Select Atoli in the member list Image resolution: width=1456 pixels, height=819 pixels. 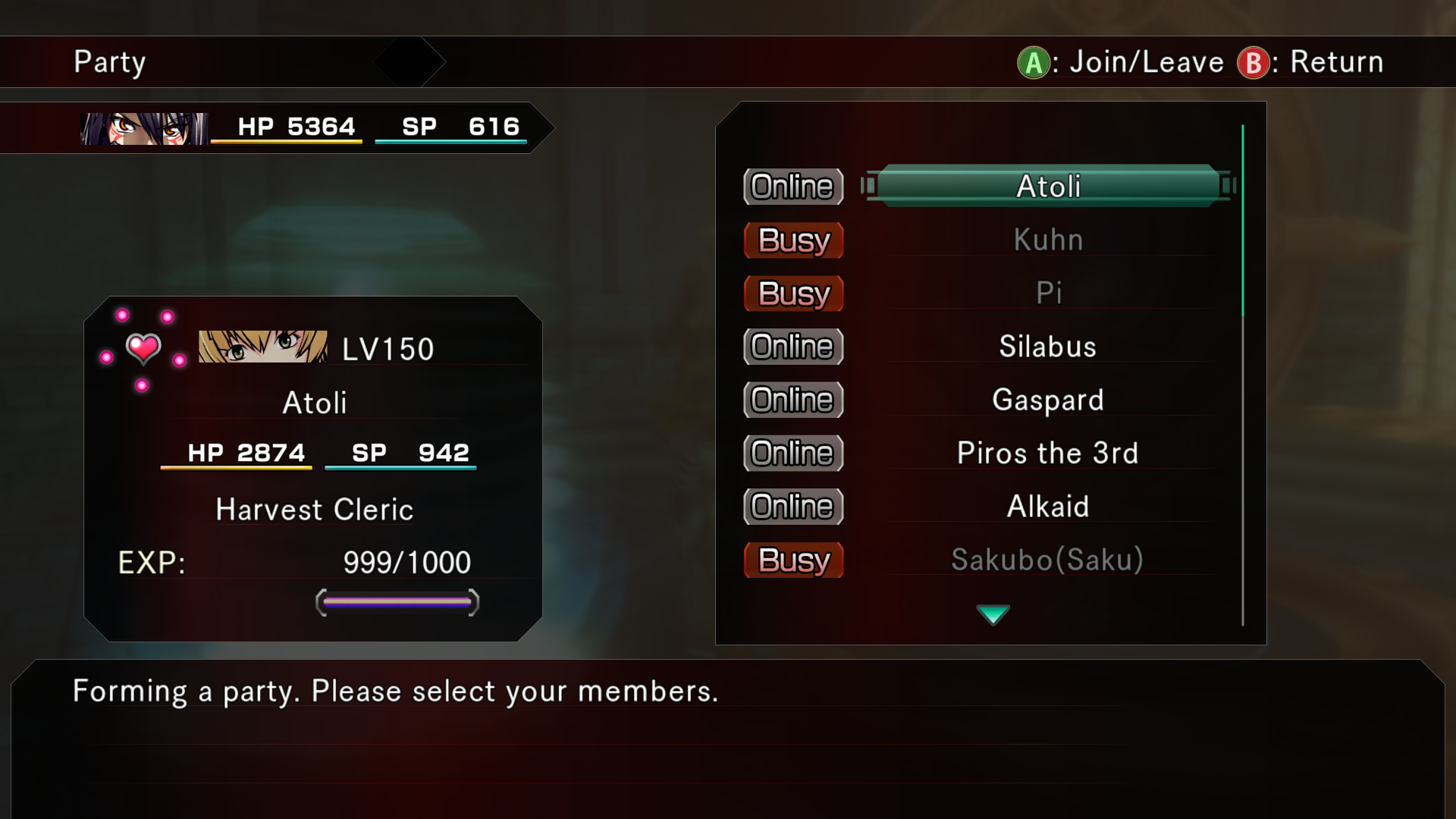coord(1048,187)
